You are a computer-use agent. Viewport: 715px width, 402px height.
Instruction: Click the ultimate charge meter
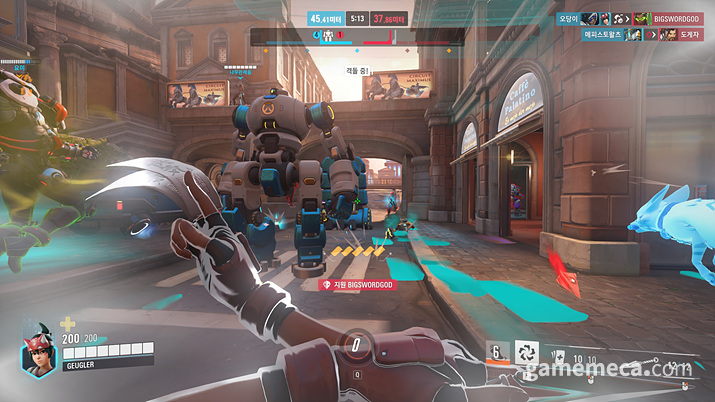pyautogui.click(x=357, y=346)
